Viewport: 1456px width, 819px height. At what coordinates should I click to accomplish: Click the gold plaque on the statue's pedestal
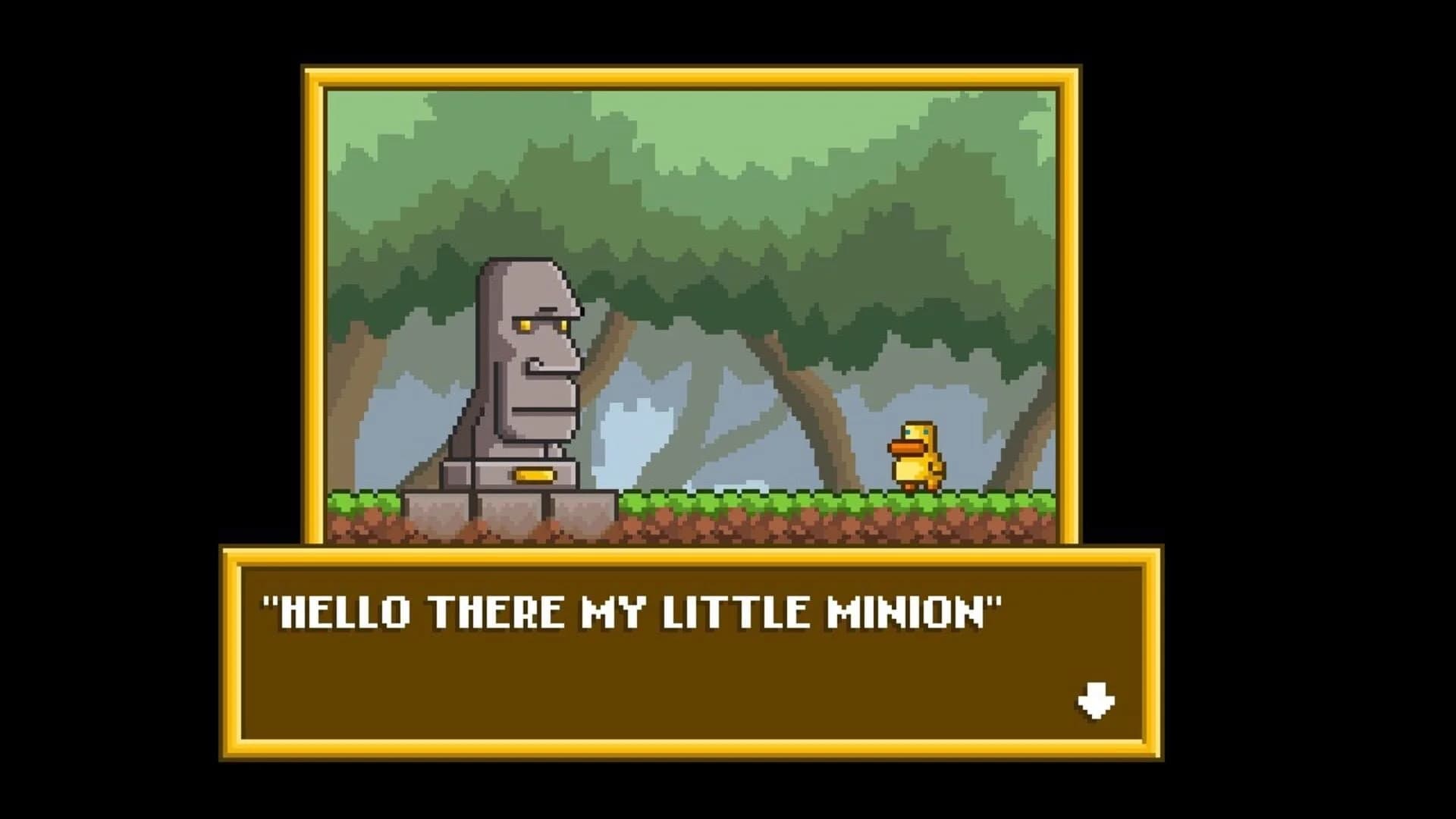[x=535, y=474]
